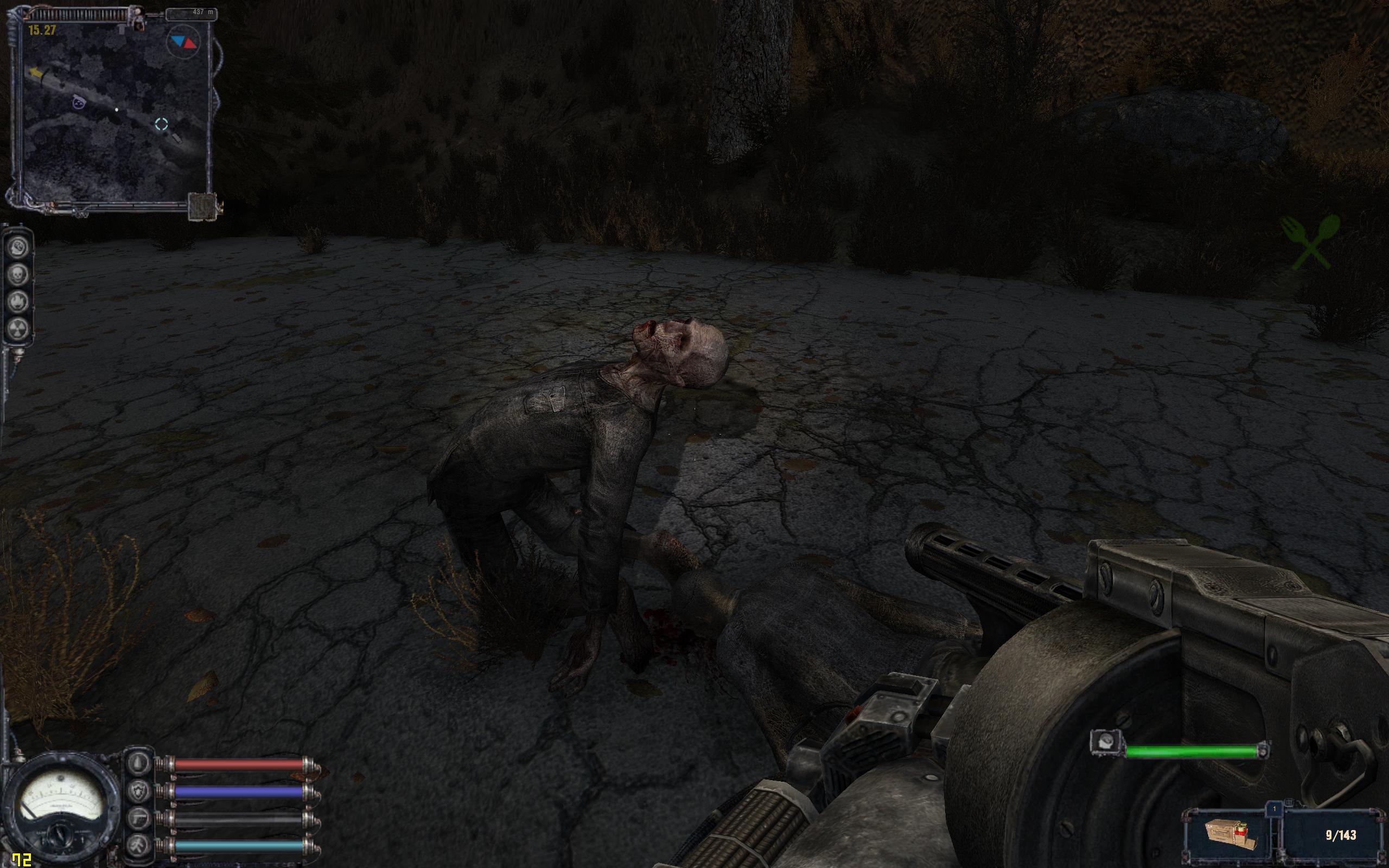
Task: Click the blood drop health icon
Action: click(x=139, y=764)
